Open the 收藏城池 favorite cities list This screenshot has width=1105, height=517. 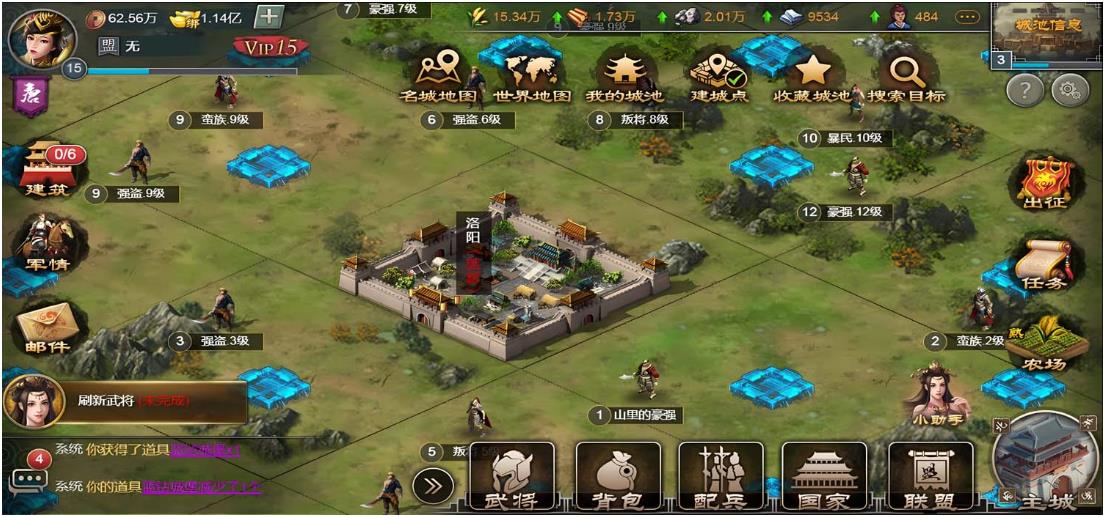[811, 76]
